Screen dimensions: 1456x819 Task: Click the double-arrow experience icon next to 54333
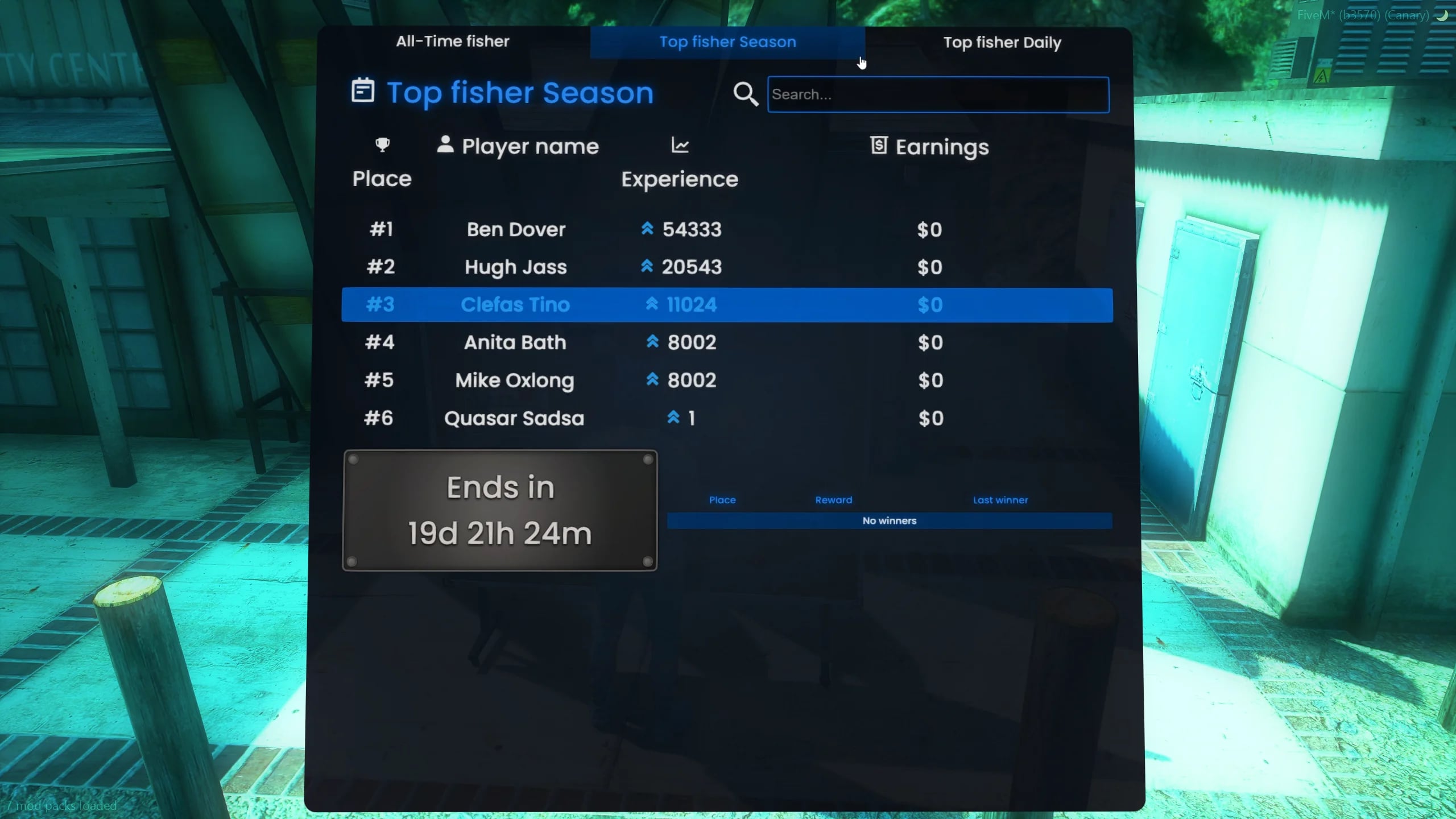(x=649, y=229)
